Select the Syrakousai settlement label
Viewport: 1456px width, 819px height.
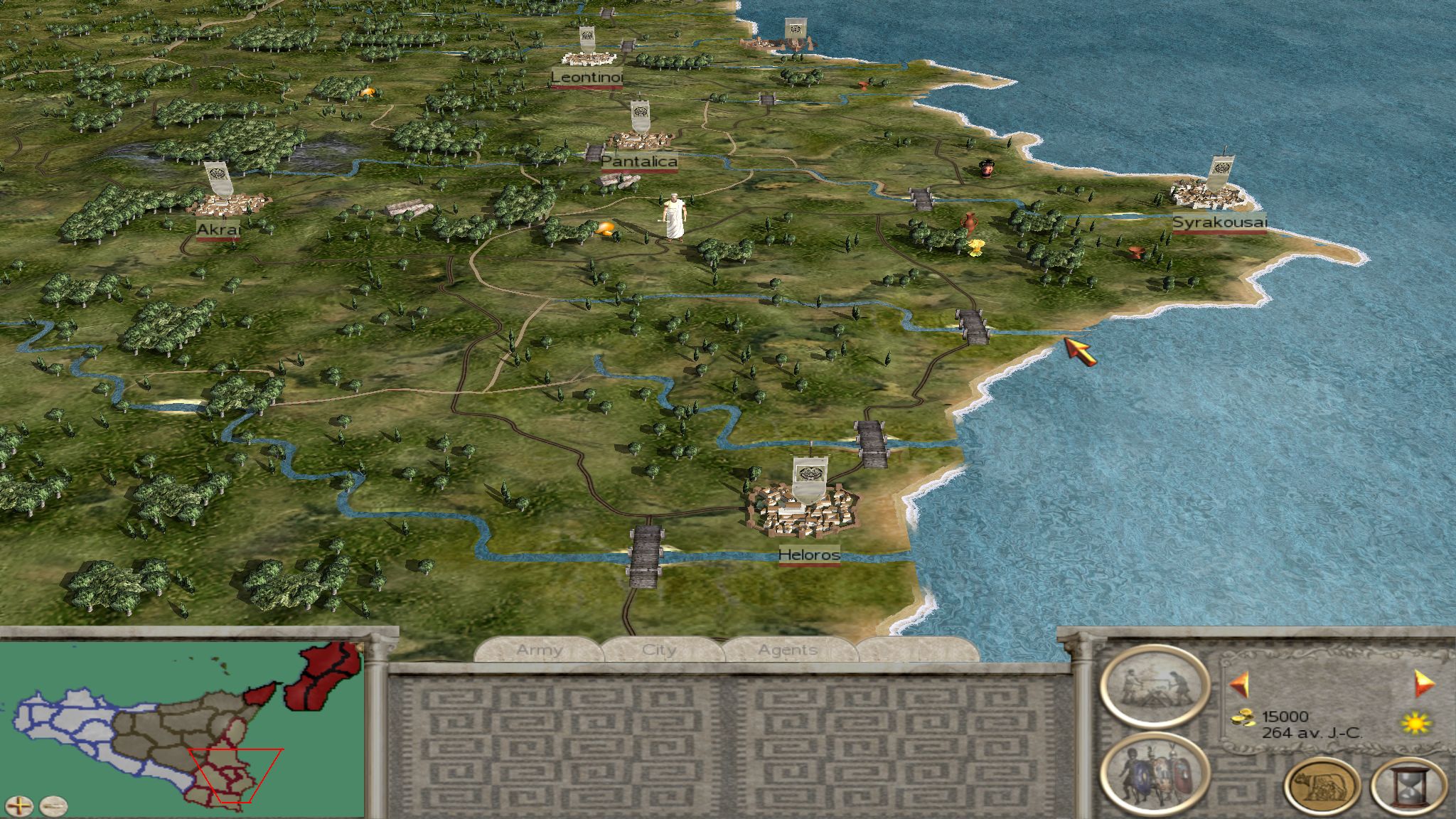(x=1219, y=223)
